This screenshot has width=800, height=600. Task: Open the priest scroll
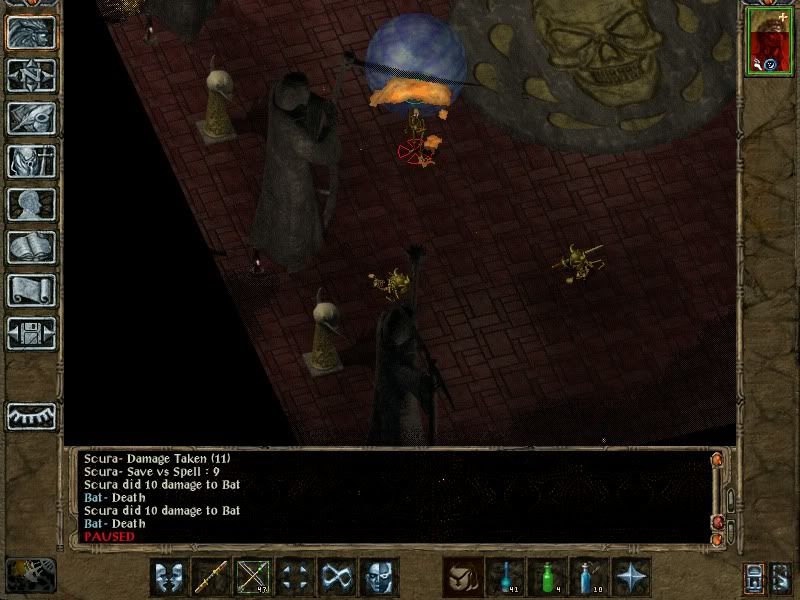point(31,290)
